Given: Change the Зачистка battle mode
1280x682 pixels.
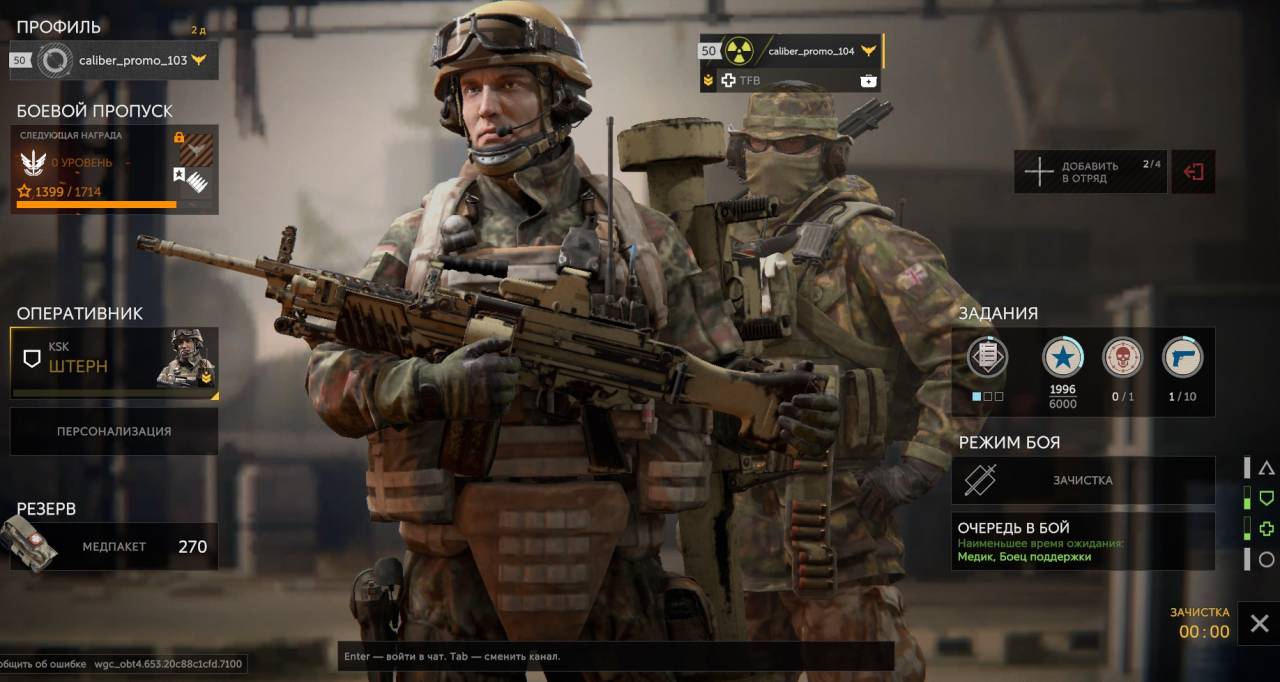Looking at the screenshot, I should click(1082, 480).
